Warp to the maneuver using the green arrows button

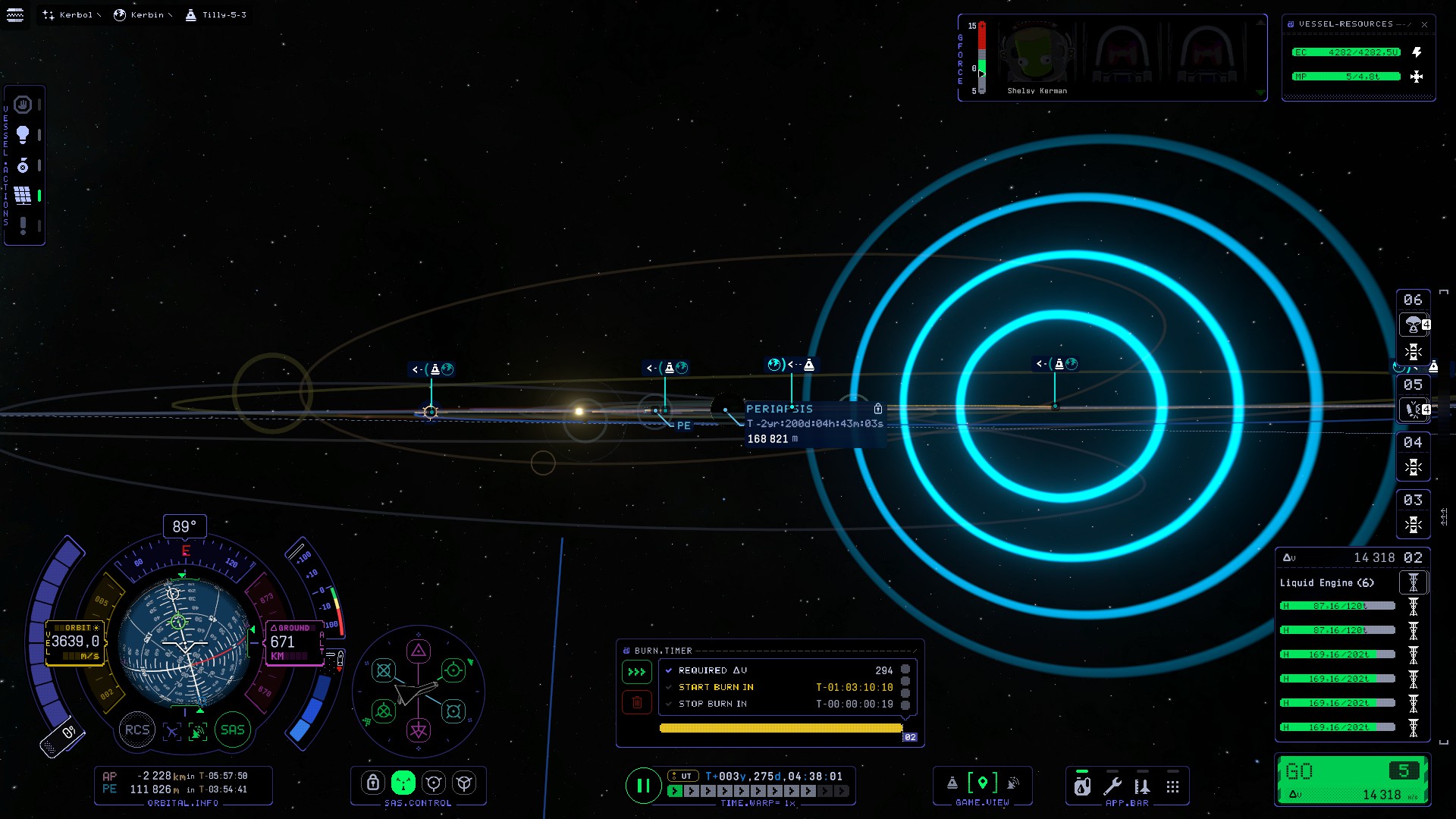coord(637,672)
